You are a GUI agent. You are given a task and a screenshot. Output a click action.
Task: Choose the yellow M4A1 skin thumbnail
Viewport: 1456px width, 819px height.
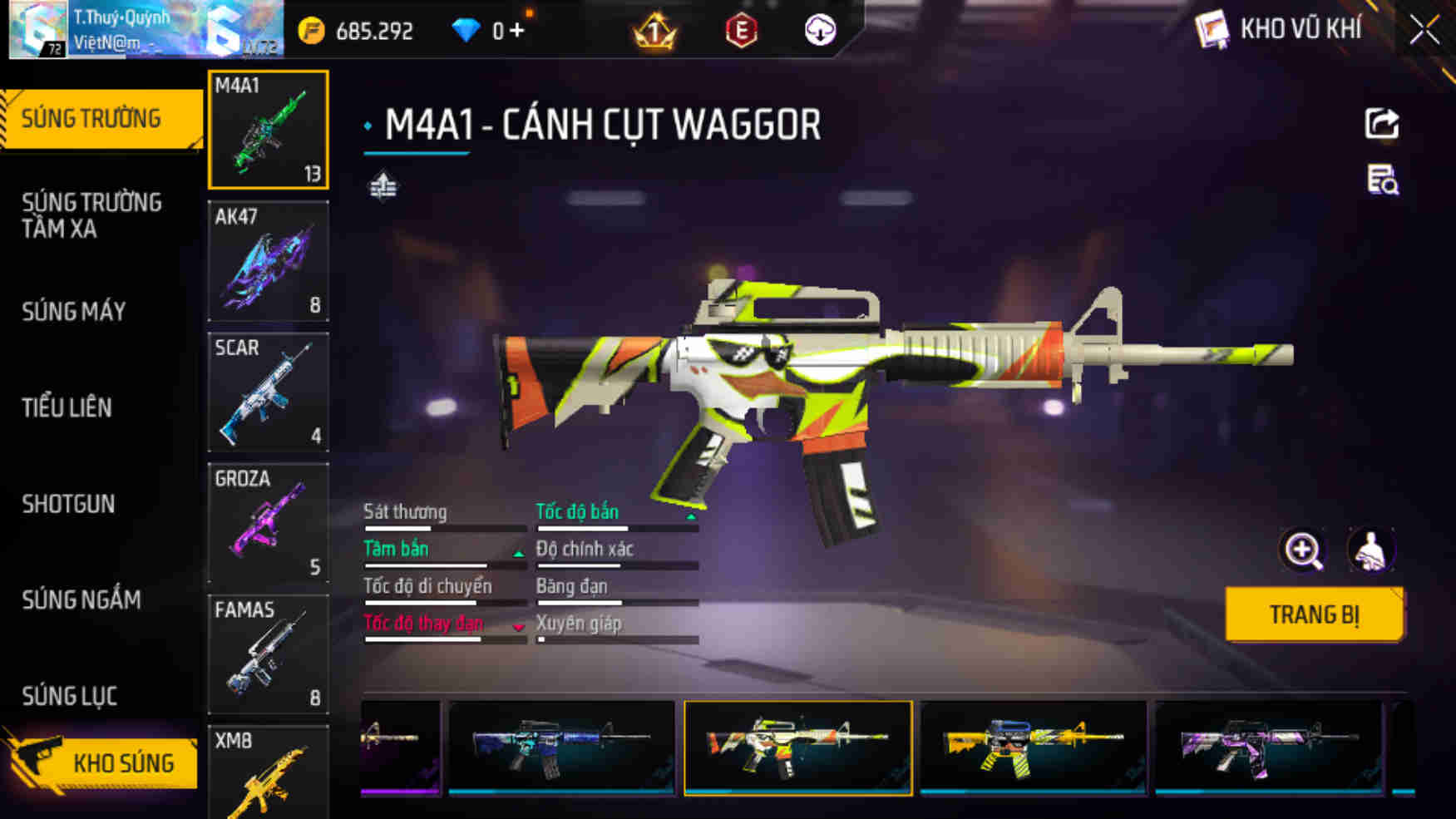1033,747
